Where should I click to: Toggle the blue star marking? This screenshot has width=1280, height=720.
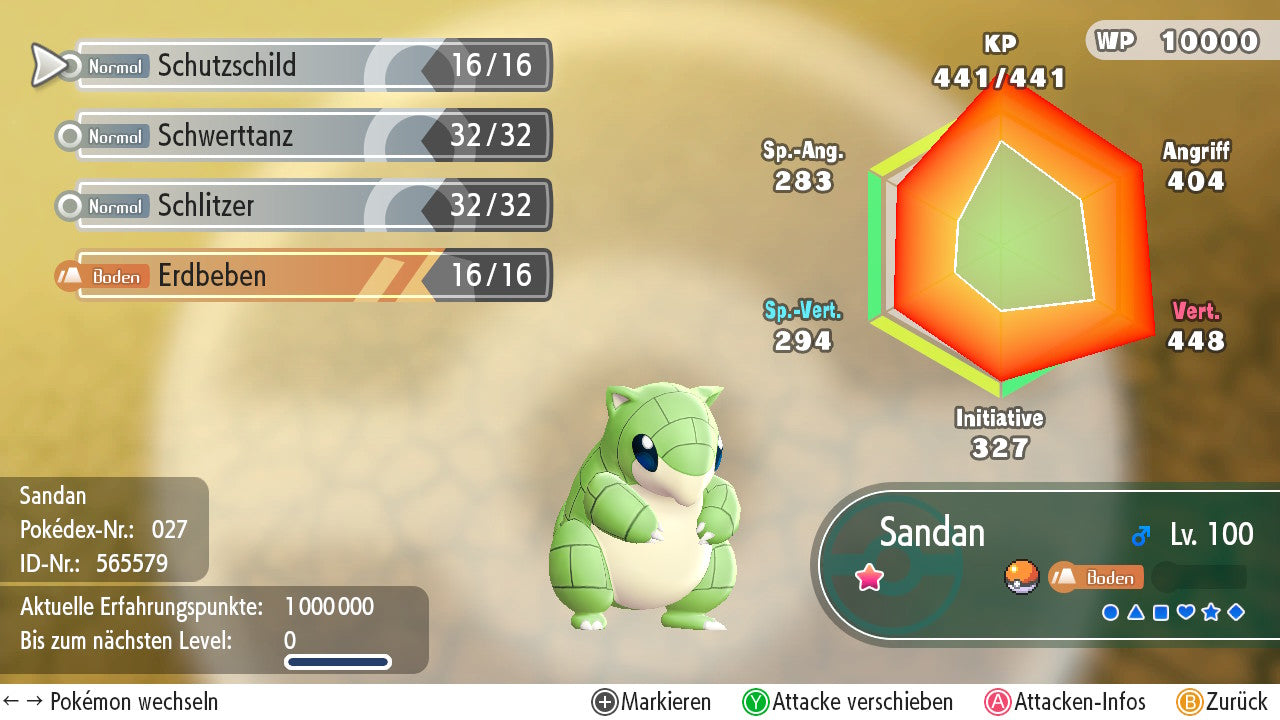coord(1211,612)
